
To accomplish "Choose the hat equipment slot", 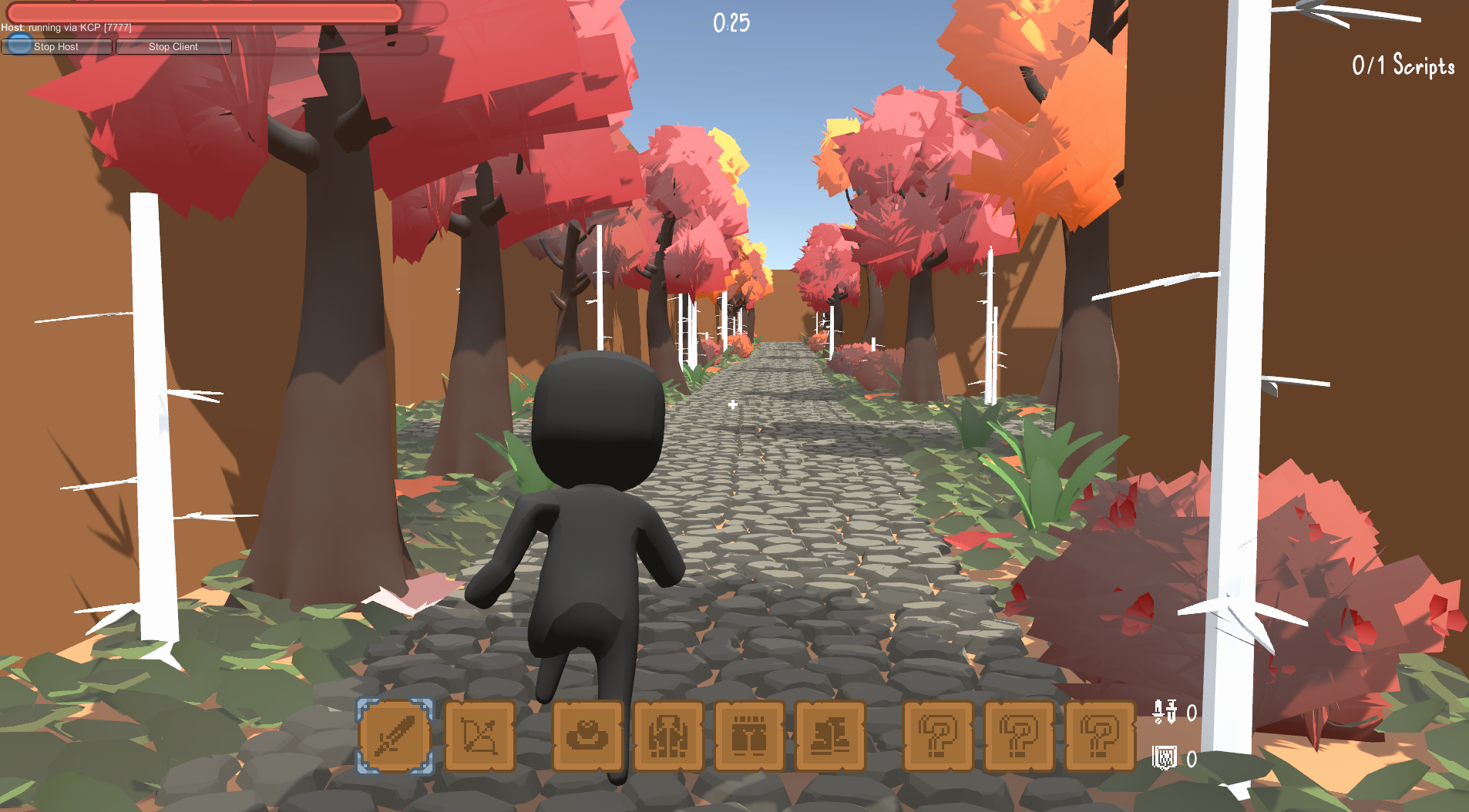I will (x=587, y=736).
